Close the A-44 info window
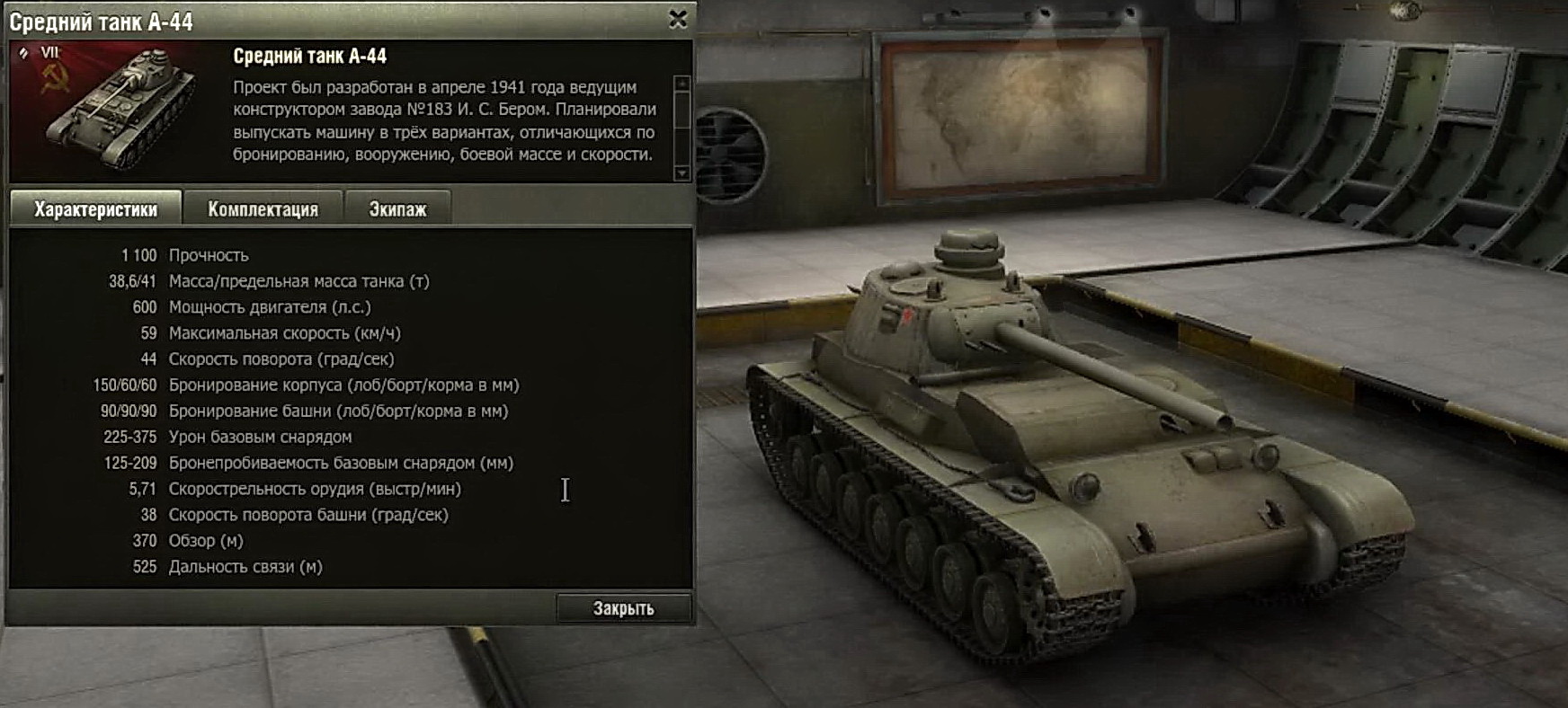Screen dimensions: 1568x708 click(678, 19)
